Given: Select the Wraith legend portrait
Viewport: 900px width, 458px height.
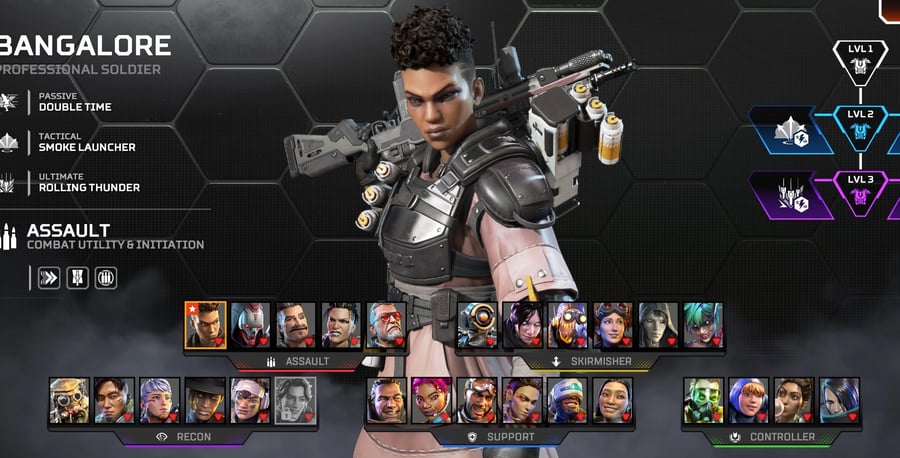Looking at the screenshot, I should point(523,325).
